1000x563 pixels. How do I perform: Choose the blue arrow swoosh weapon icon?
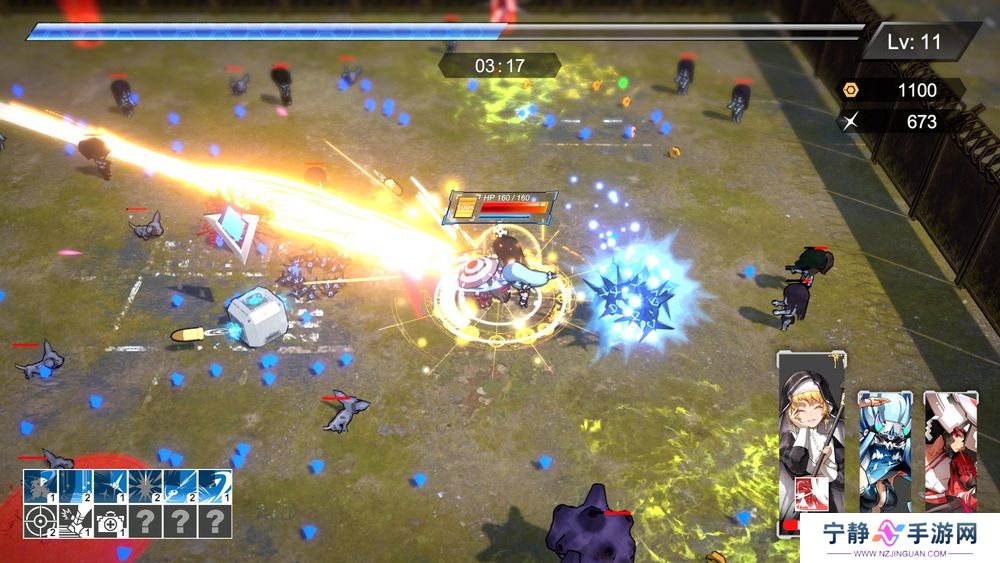(x=214, y=487)
